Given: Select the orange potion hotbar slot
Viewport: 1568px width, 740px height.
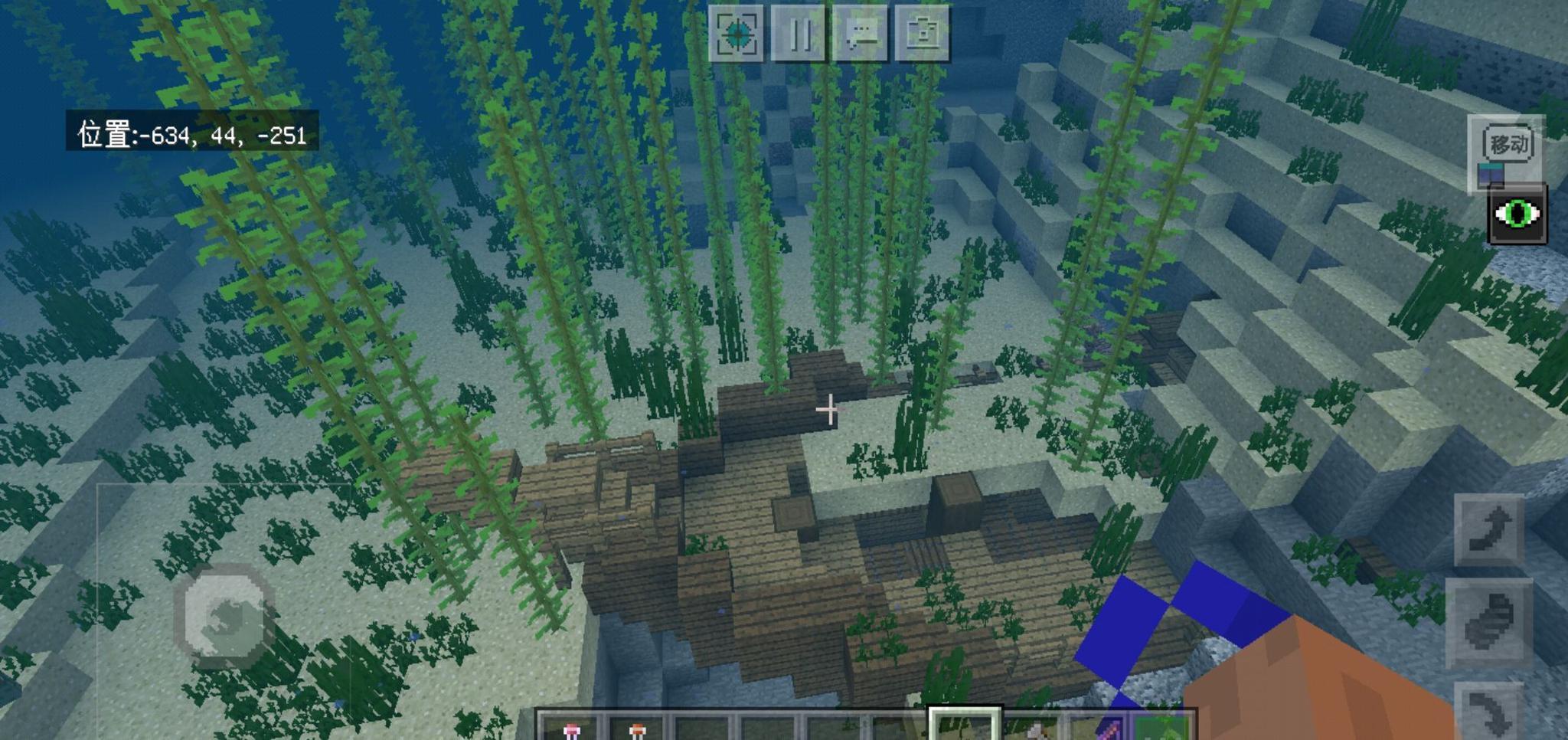Looking at the screenshot, I should coord(637,728).
